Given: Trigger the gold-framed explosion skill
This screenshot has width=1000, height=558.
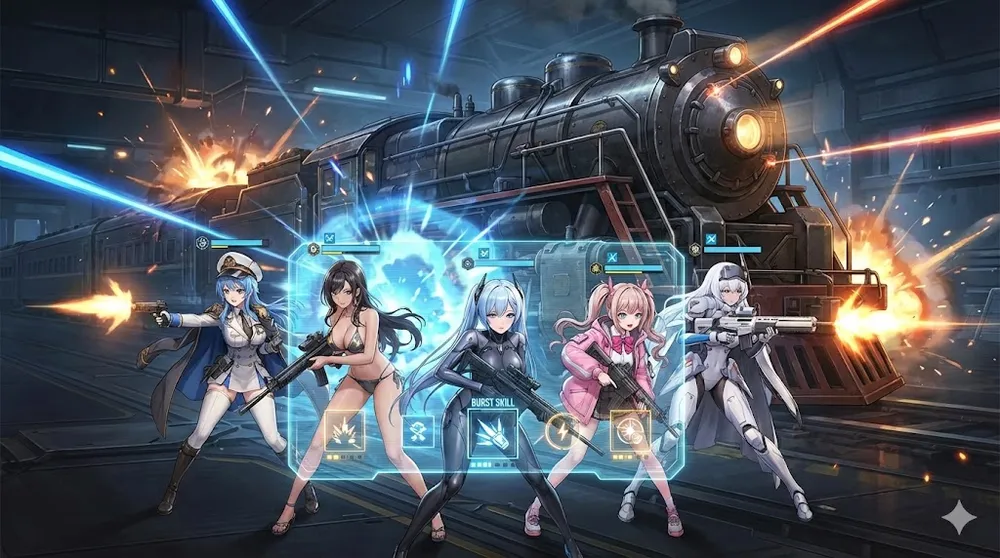Looking at the screenshot, I should [x=344, y=431].
